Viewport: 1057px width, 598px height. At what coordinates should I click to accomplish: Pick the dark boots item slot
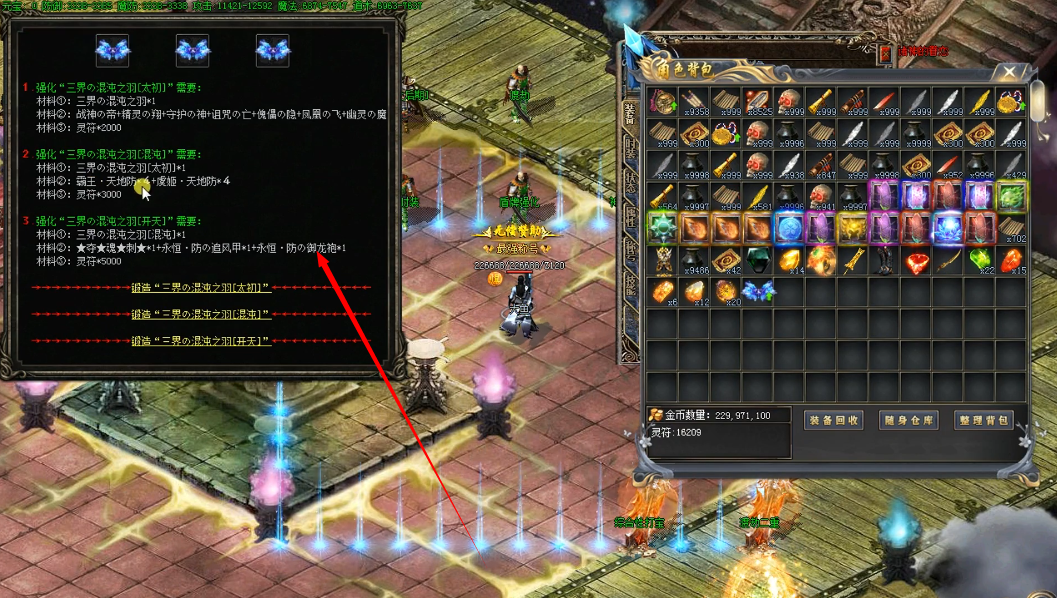click(885, 261)
